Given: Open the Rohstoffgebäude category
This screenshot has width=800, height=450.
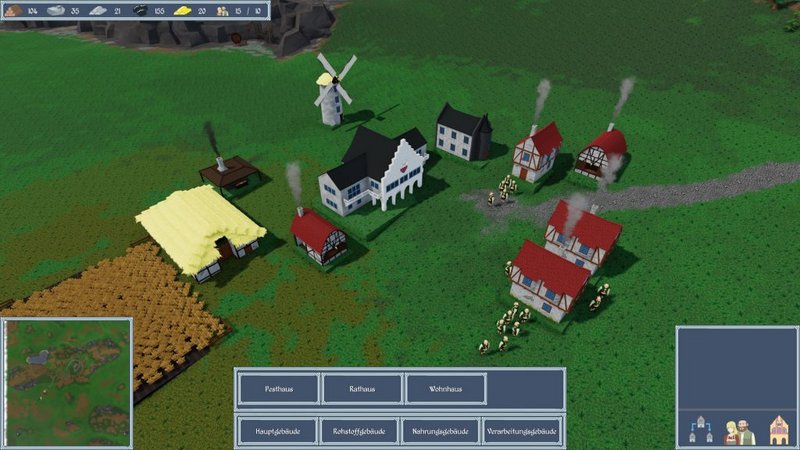Looking at the screenshot, I should 359,431.
